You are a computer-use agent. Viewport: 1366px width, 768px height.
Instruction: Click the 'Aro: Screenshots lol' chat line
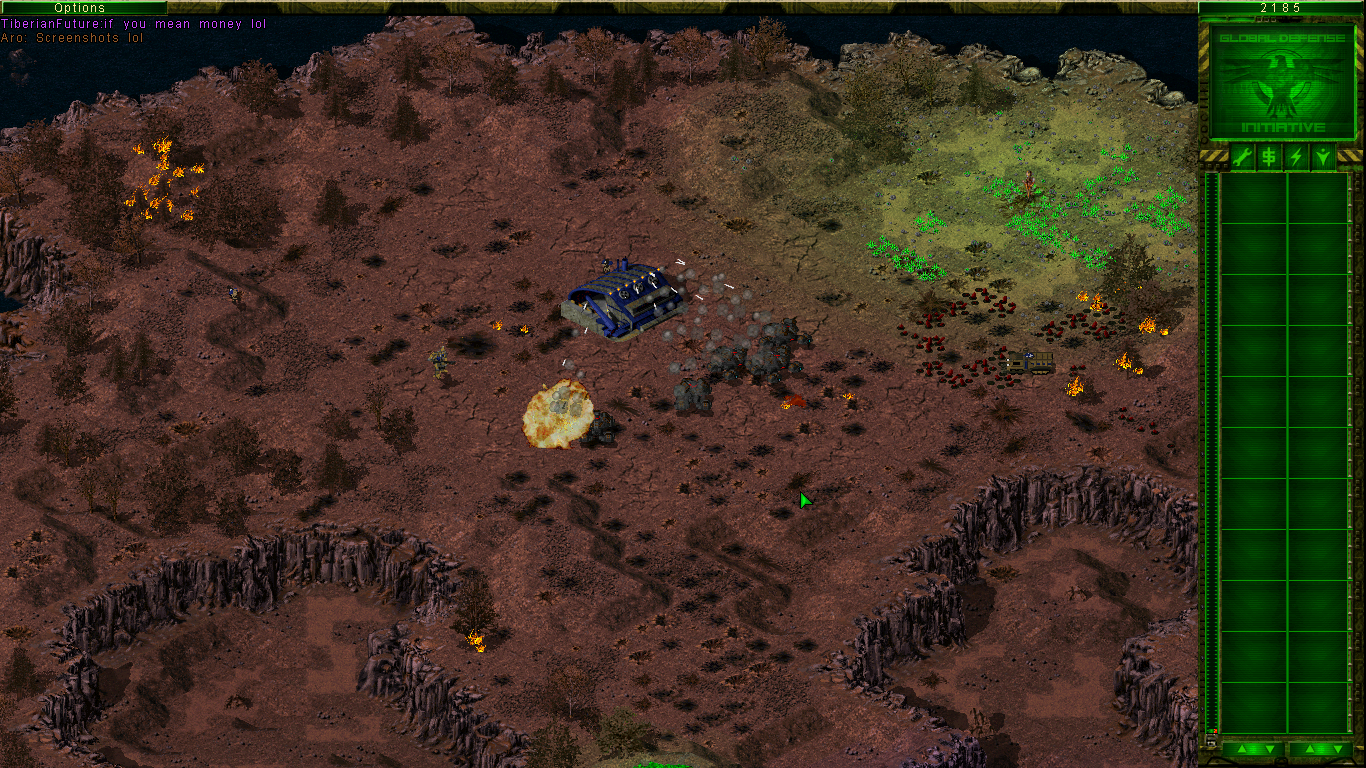pyautogui.click(x=70, y=37)
